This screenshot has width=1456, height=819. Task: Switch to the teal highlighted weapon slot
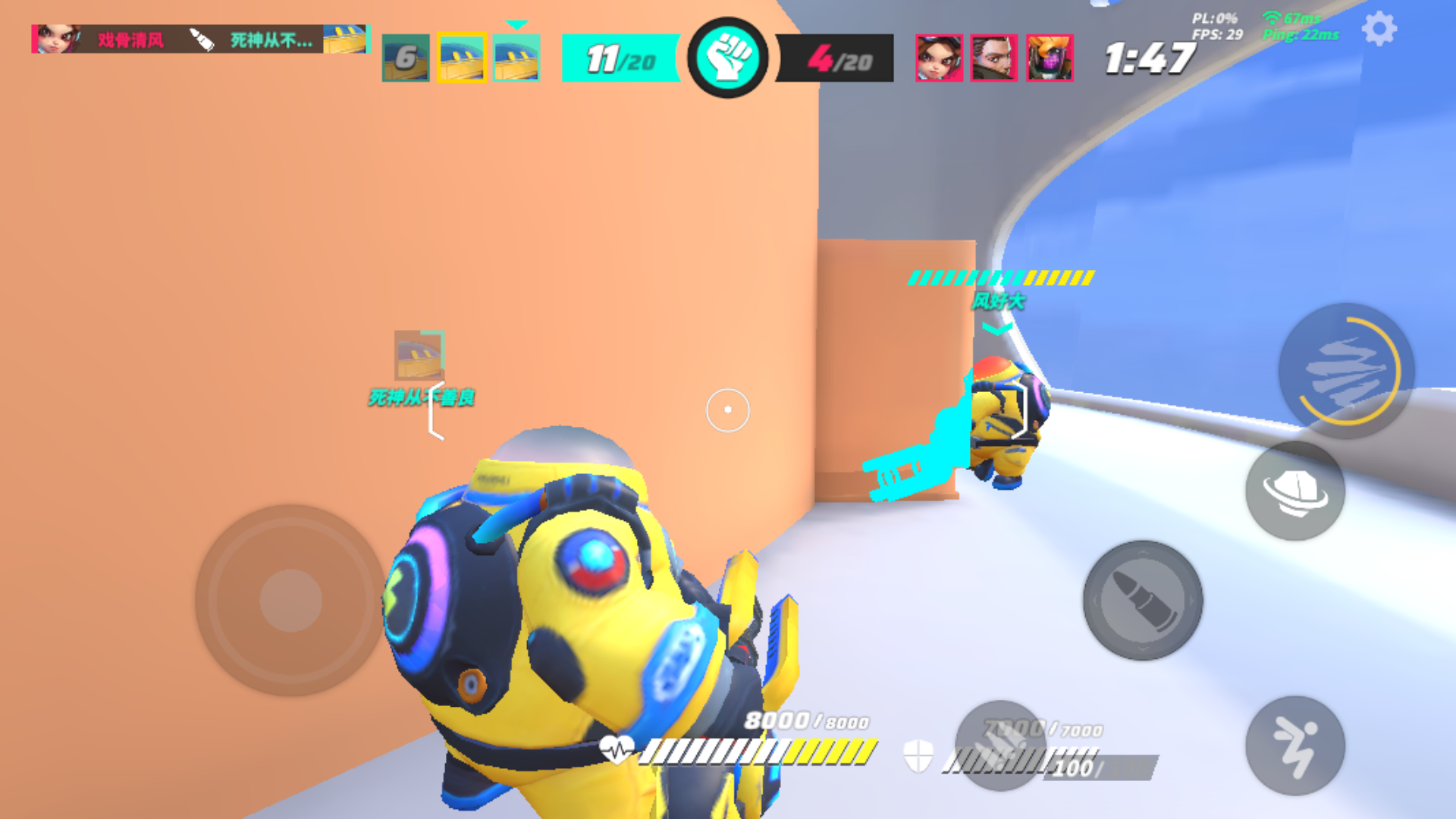pyautogui.click(x=516, y=57)
